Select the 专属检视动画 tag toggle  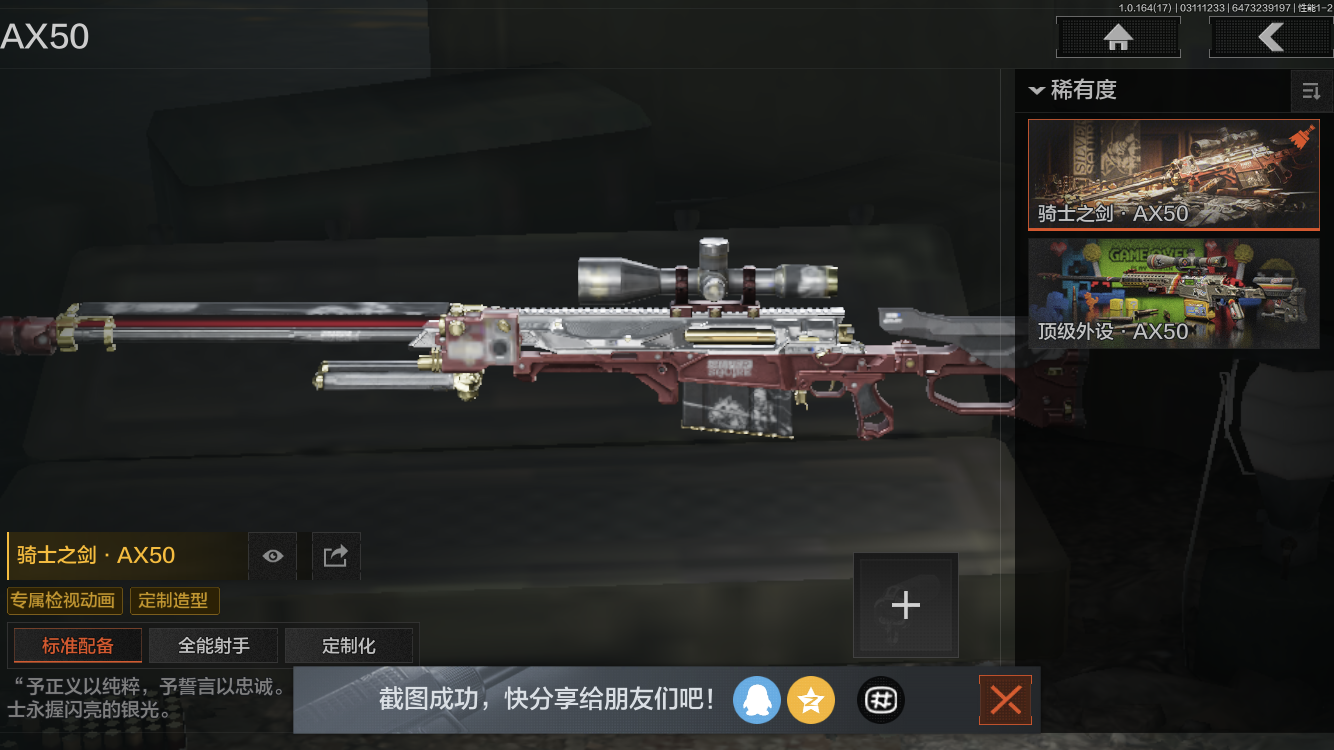pos(65,600)
